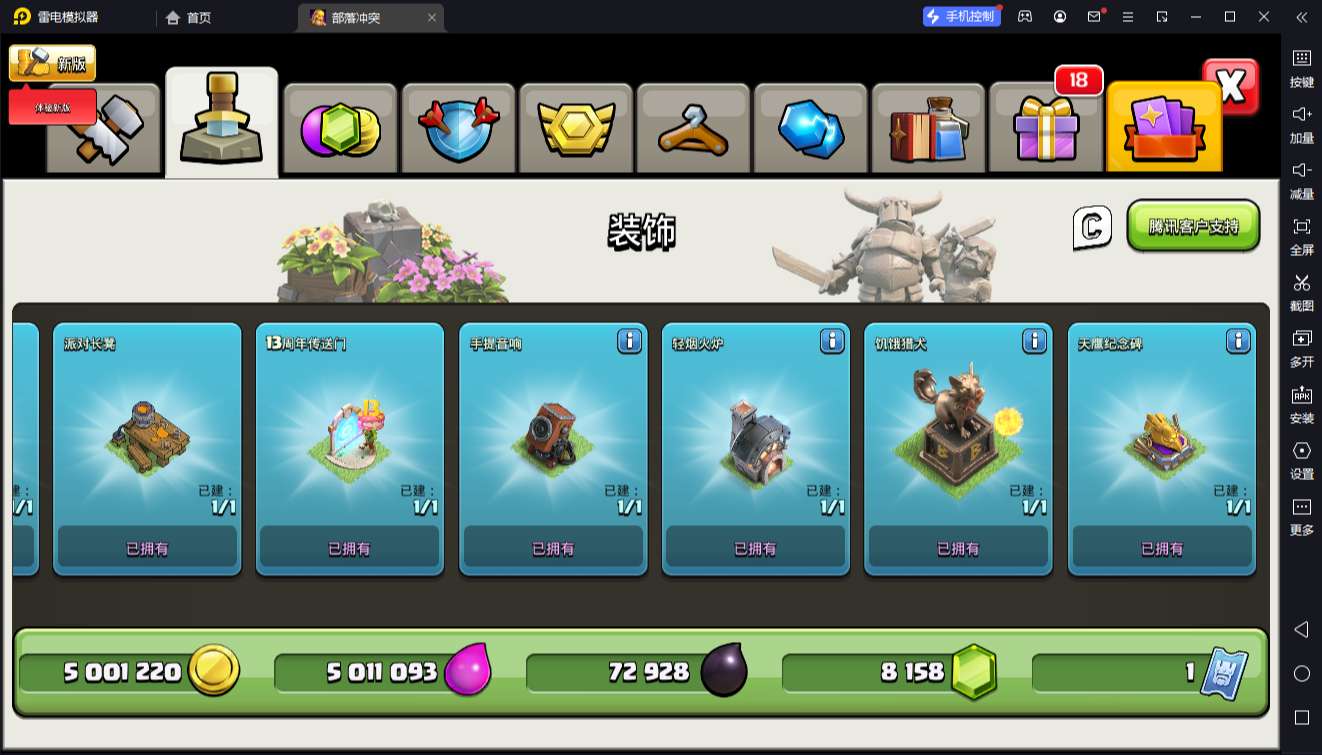
Task: Open the golden purple cards tab
Action: [1163, 128]
